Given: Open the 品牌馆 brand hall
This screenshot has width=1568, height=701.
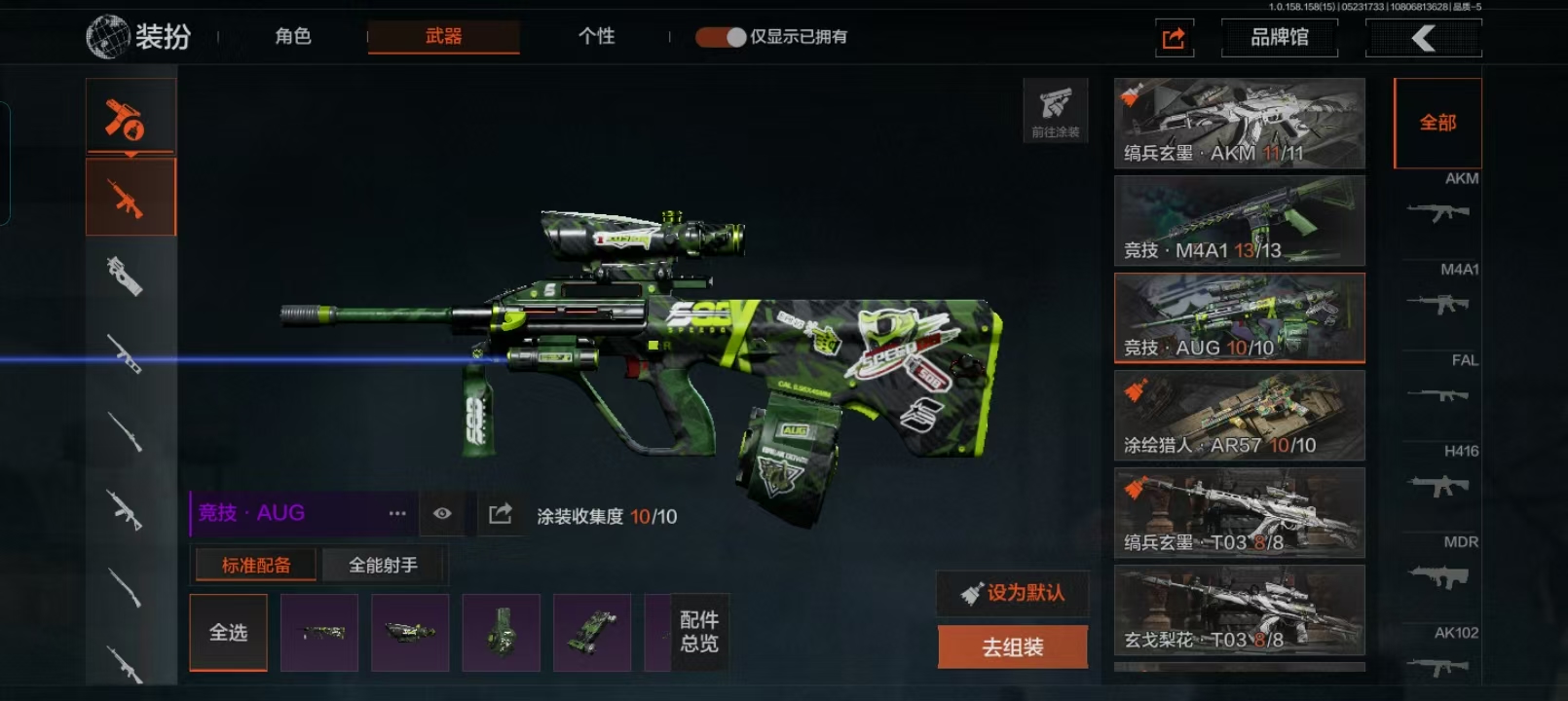Looking at the screenshot, I should pyautogui.click(x=1279, y=38).
